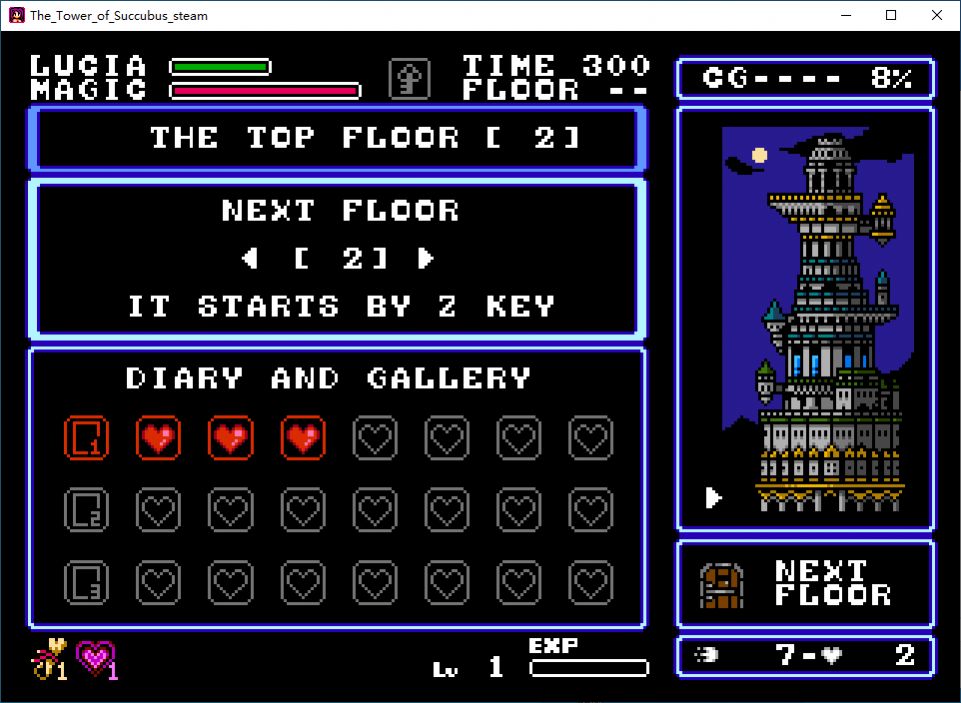Select the left arrow beside the floor number

pyautogui.click(x=250, y=258)
